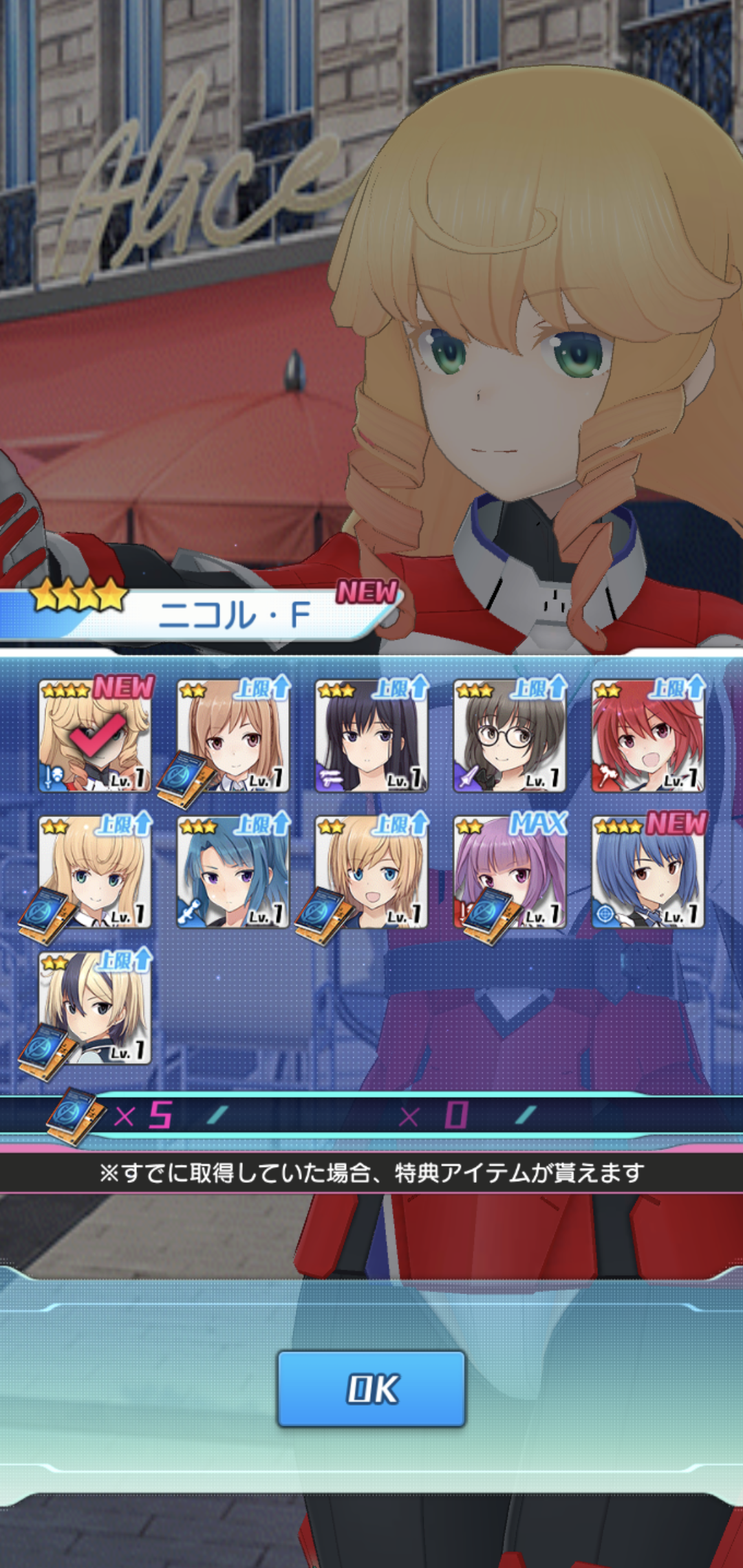
Task: Pick the red-haired two-star character portrait
Action: (x=648, y=736)
